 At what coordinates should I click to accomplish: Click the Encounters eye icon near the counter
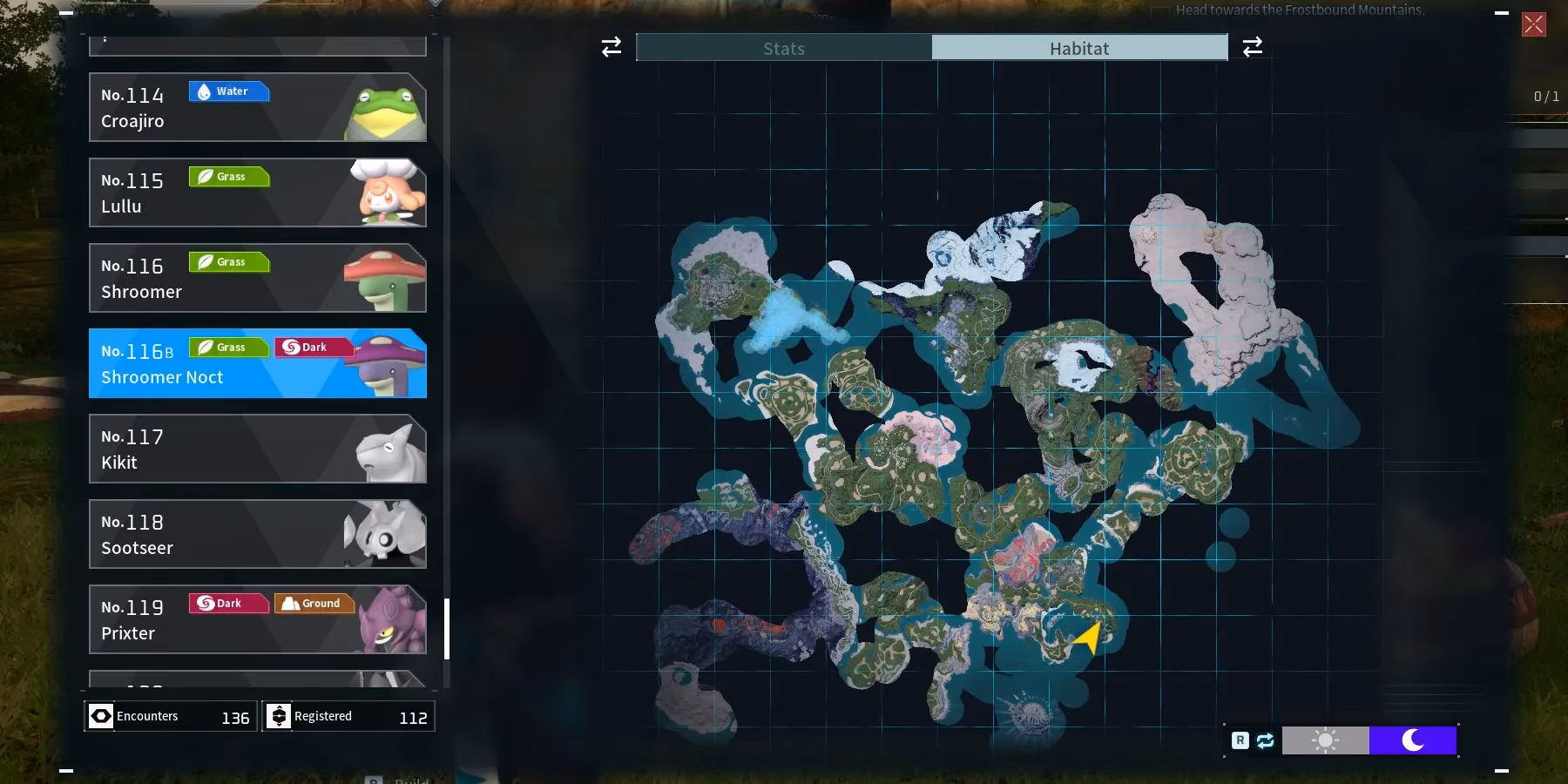pyautogui.click(x=100, y=715)
